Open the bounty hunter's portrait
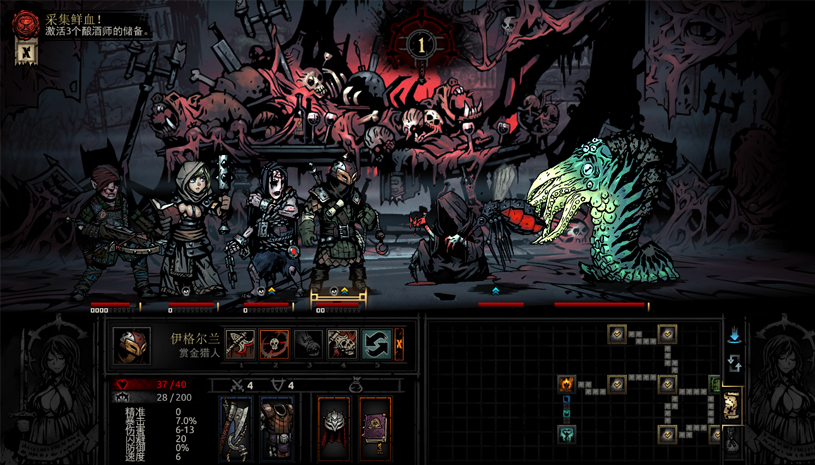This screenshot has height=465, width=815. [131, 346]
